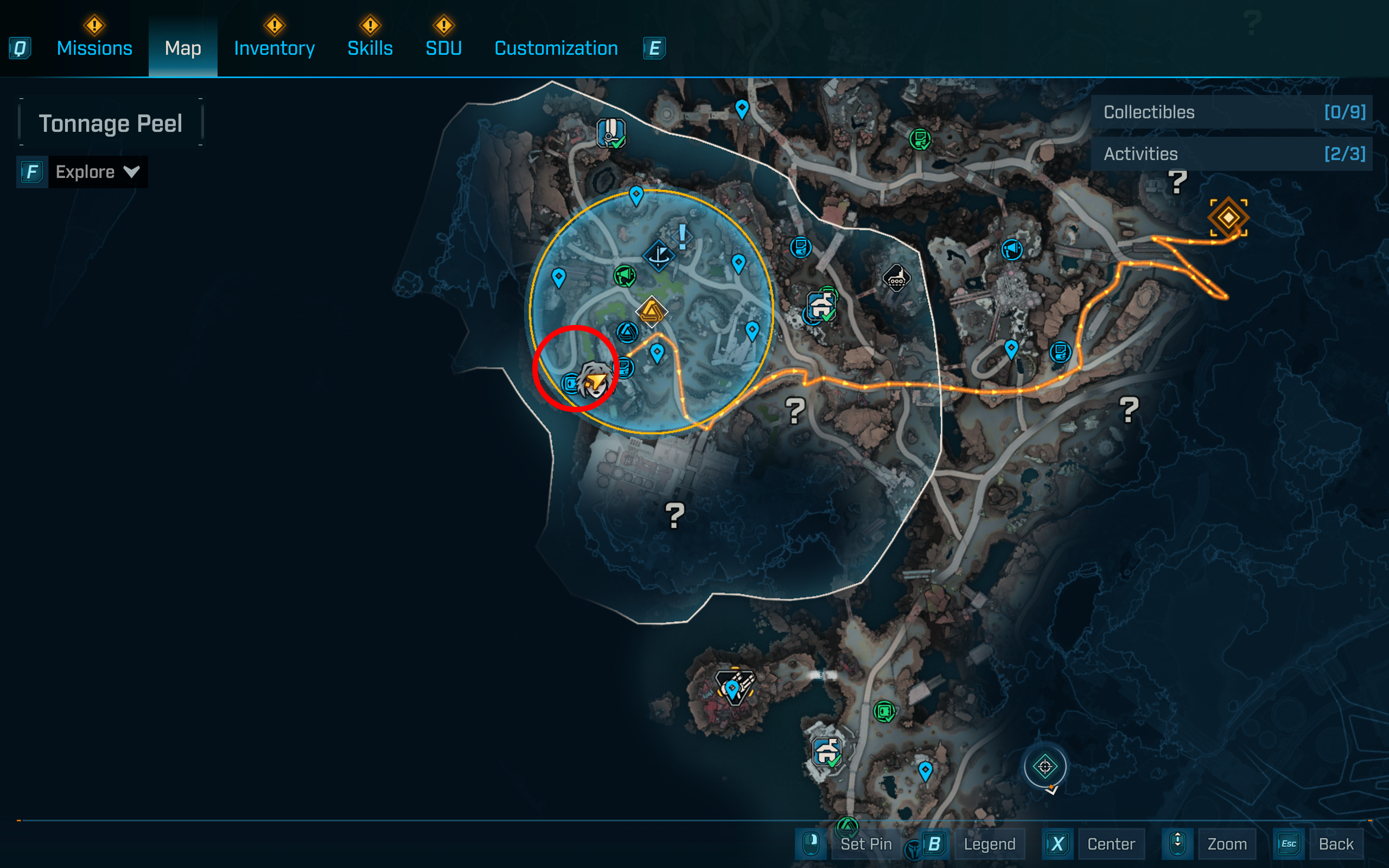Select the megaphone activity icon inside the circle
Screen dimensions: 1389x868
tap(625, 276)
